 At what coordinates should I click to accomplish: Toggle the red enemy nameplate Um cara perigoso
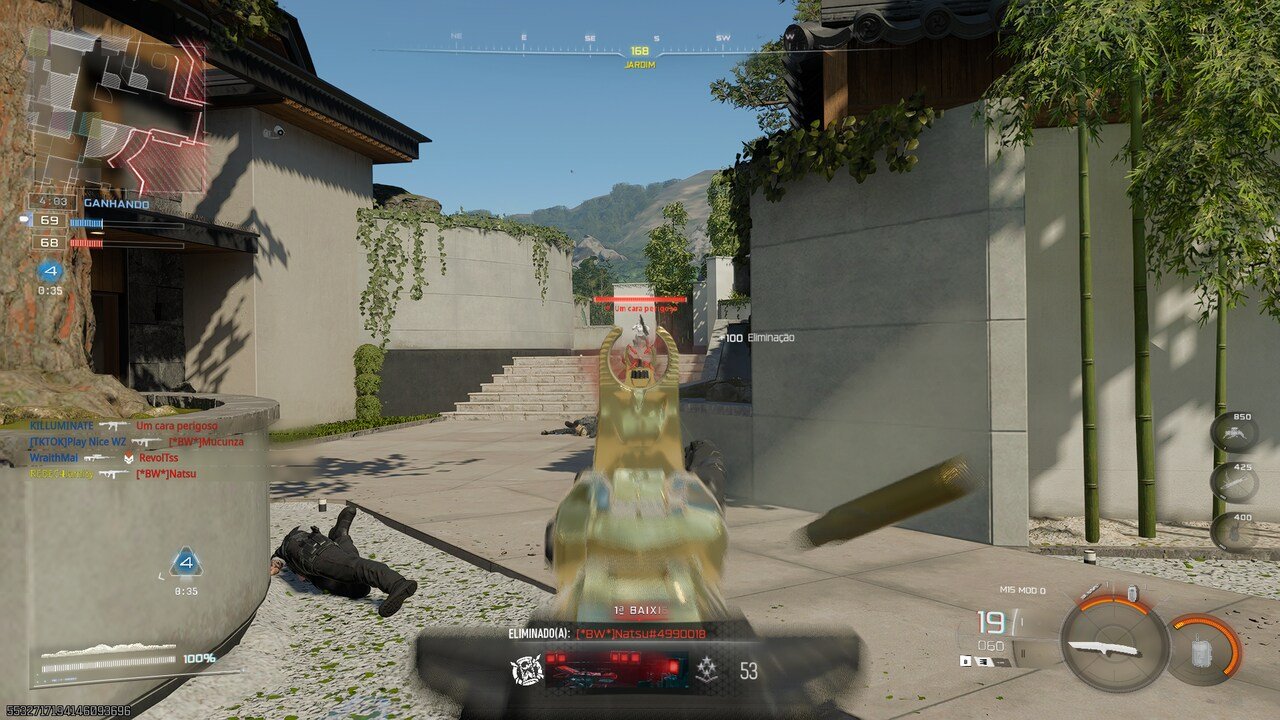click(640, 310)
